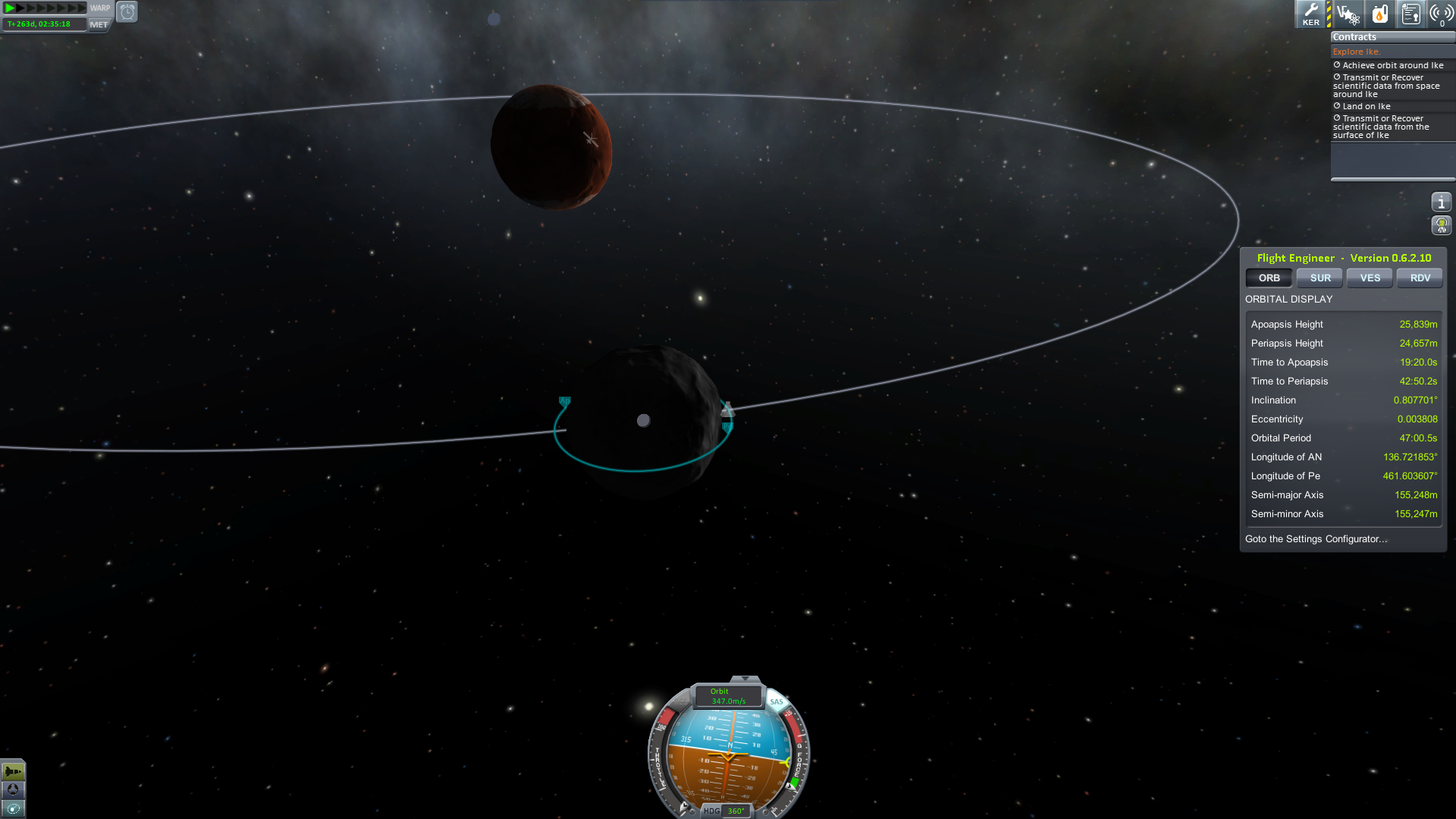The width and height of the screenshot is (1456, 819).
Task: Open the RDV rendezvous tab
Action: pos(1420,278)
